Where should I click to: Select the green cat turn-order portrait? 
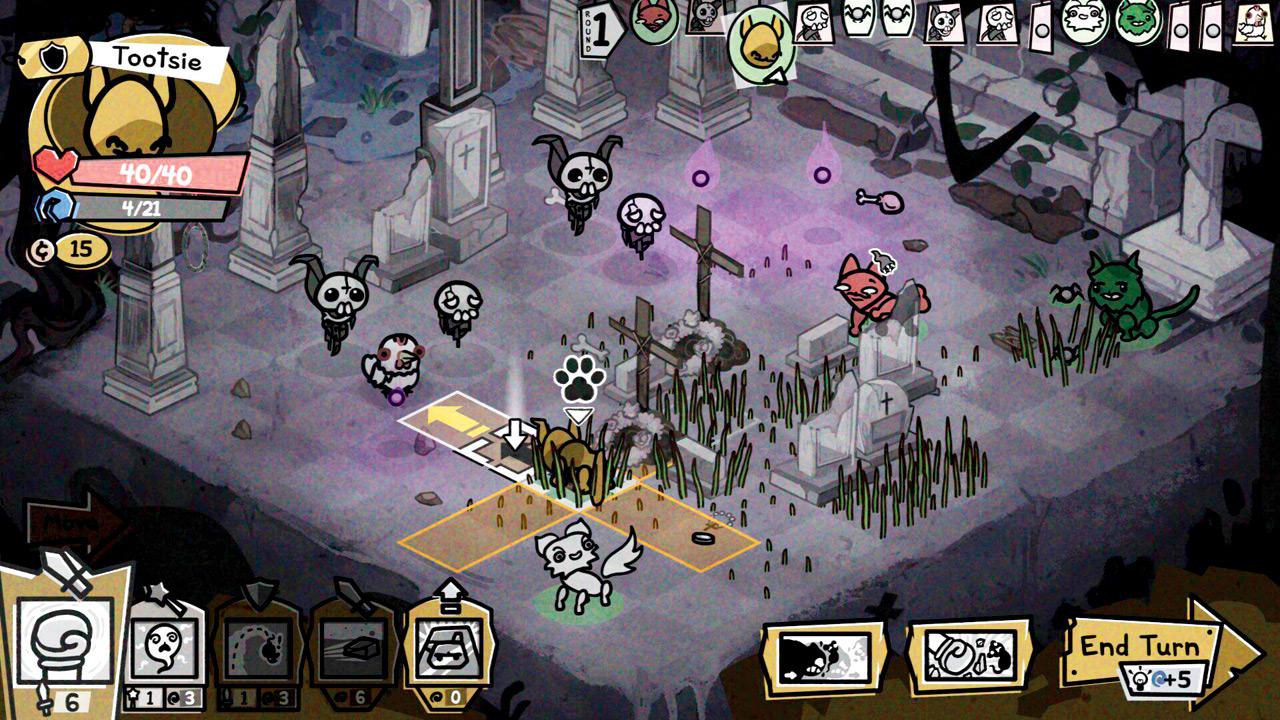coord(1136,20)
